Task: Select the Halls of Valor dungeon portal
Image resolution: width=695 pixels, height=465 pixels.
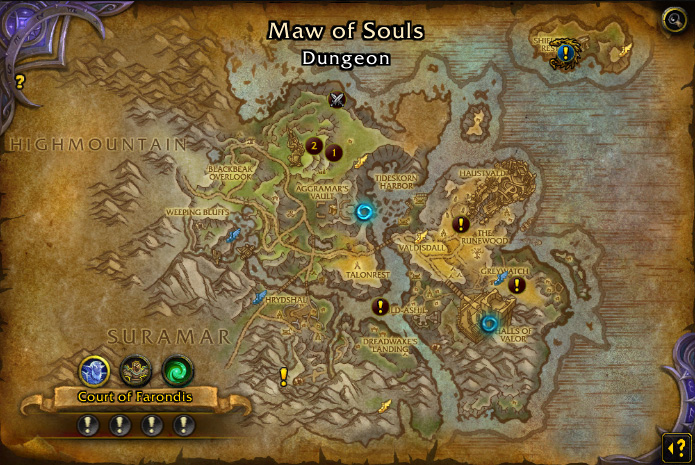Action: point(488,323)
